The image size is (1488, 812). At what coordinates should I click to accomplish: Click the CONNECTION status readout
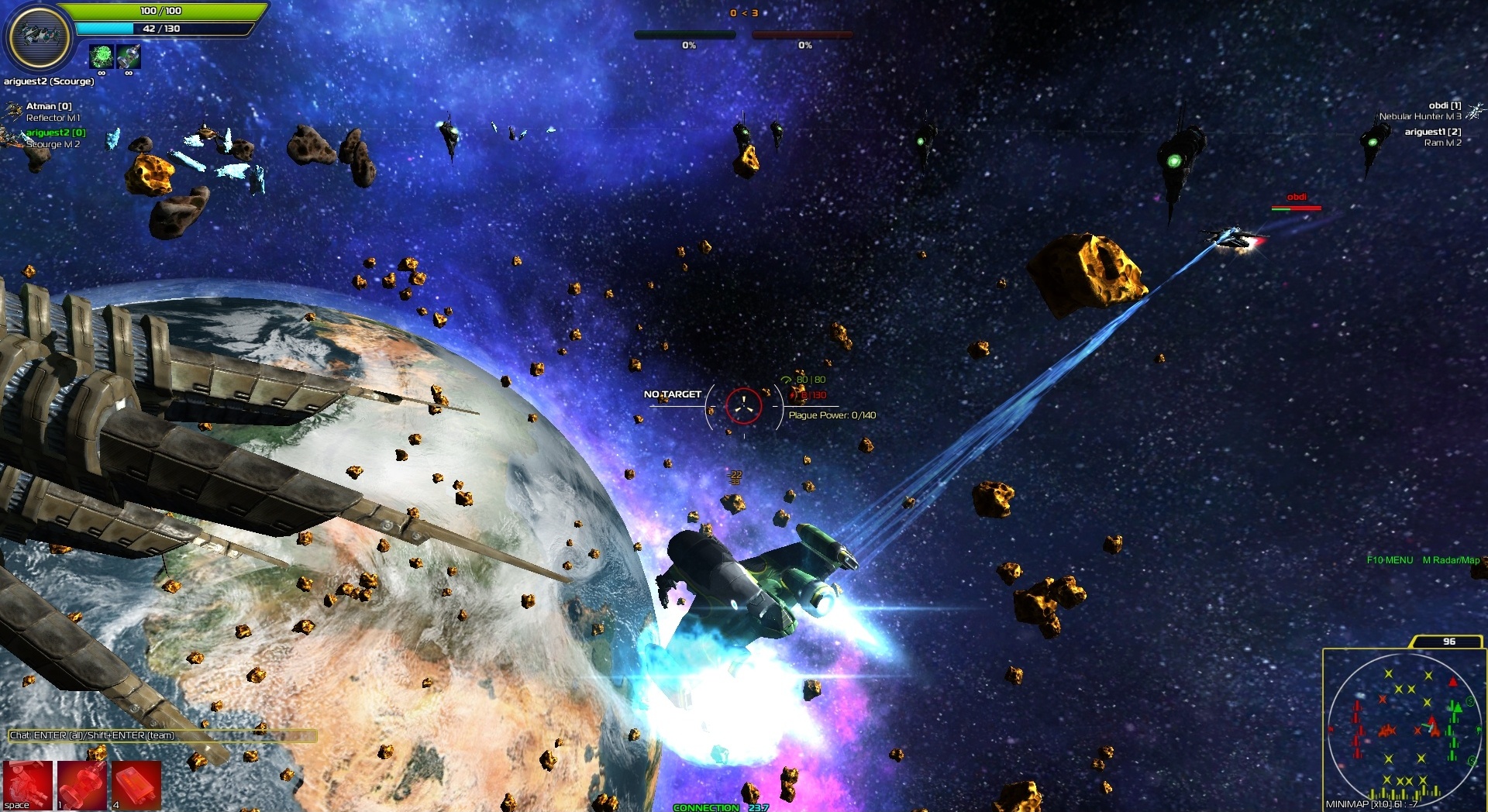721,807
